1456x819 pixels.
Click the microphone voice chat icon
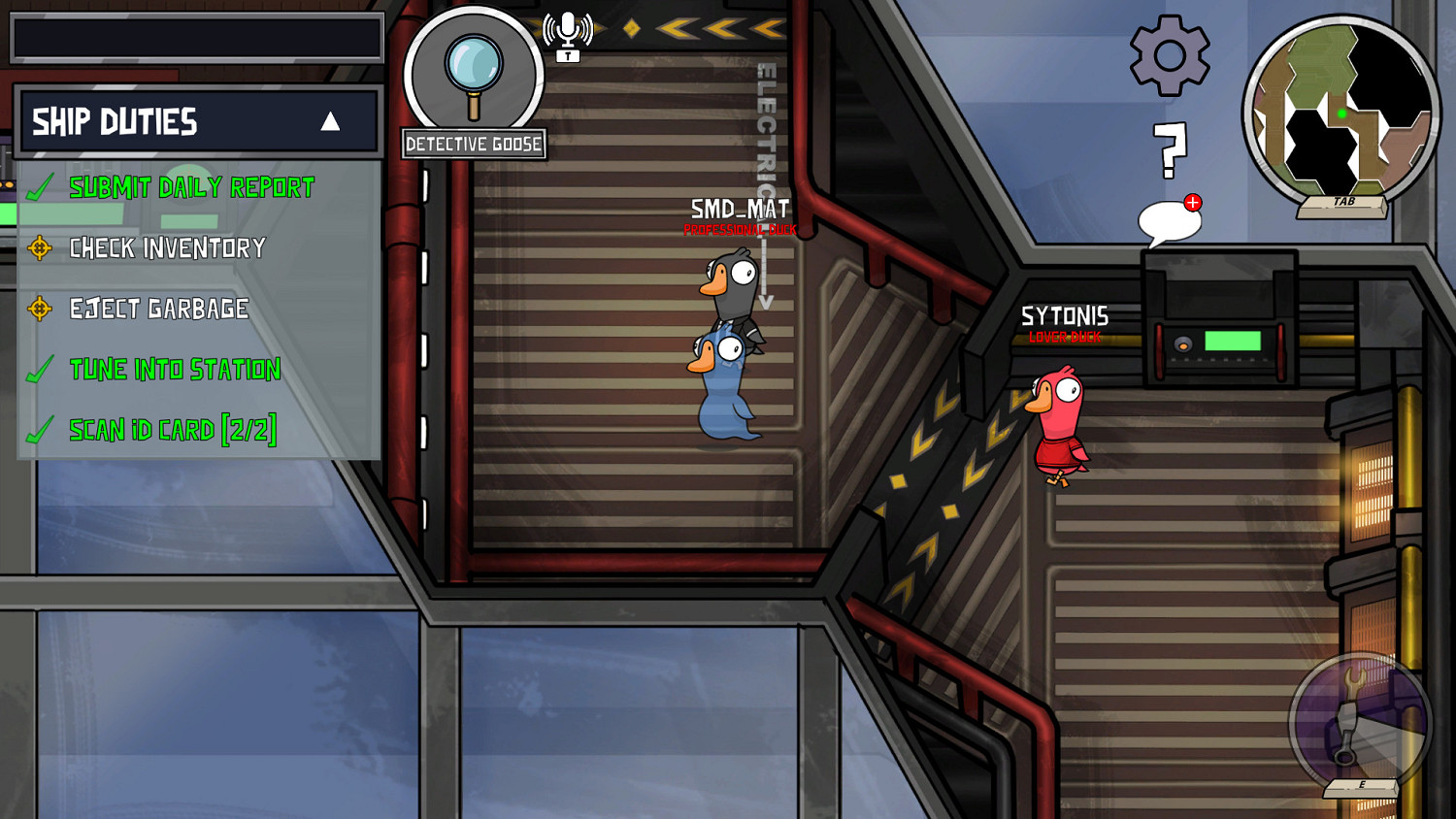pyautogui.click(x=566, y=24)
